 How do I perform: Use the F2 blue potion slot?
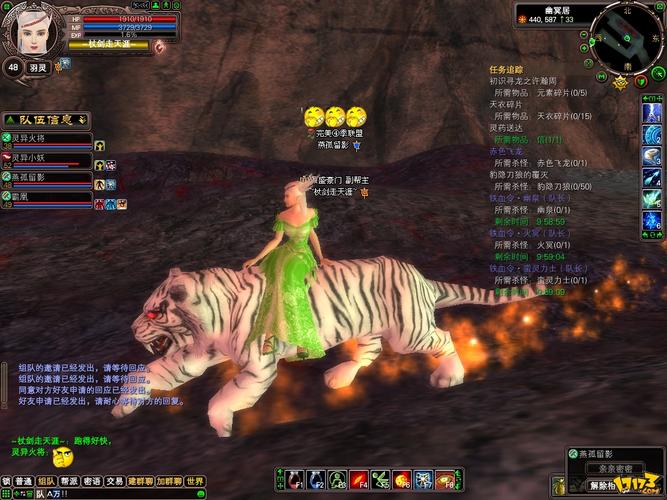[316, 478]
